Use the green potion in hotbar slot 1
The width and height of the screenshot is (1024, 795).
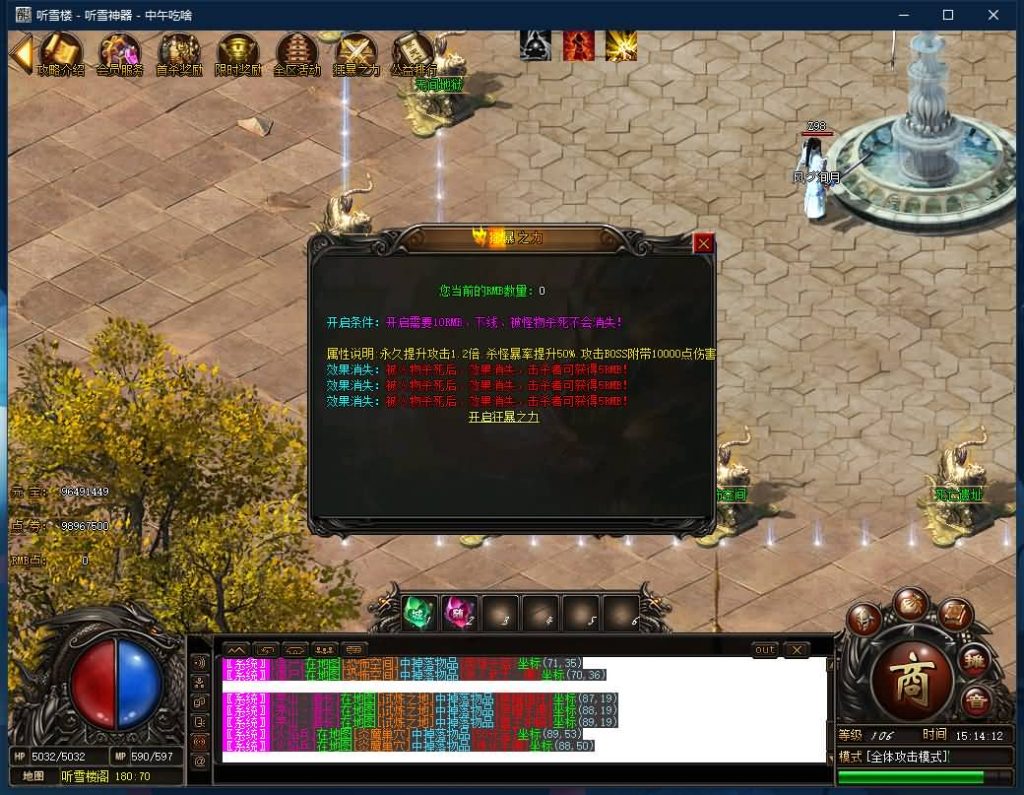pos(420,612)
